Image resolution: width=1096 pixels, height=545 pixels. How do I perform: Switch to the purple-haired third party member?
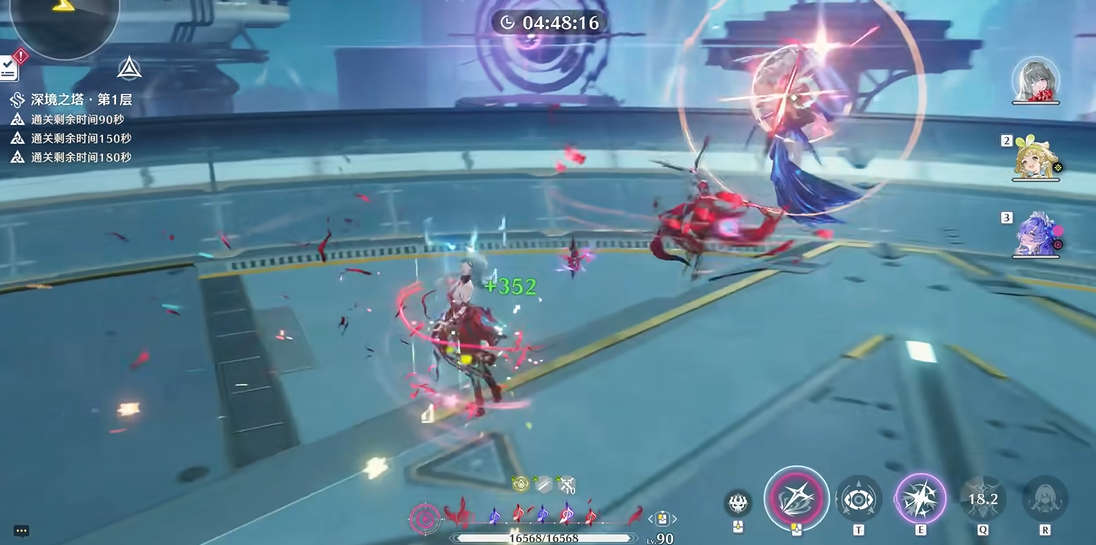point(1036,236)
